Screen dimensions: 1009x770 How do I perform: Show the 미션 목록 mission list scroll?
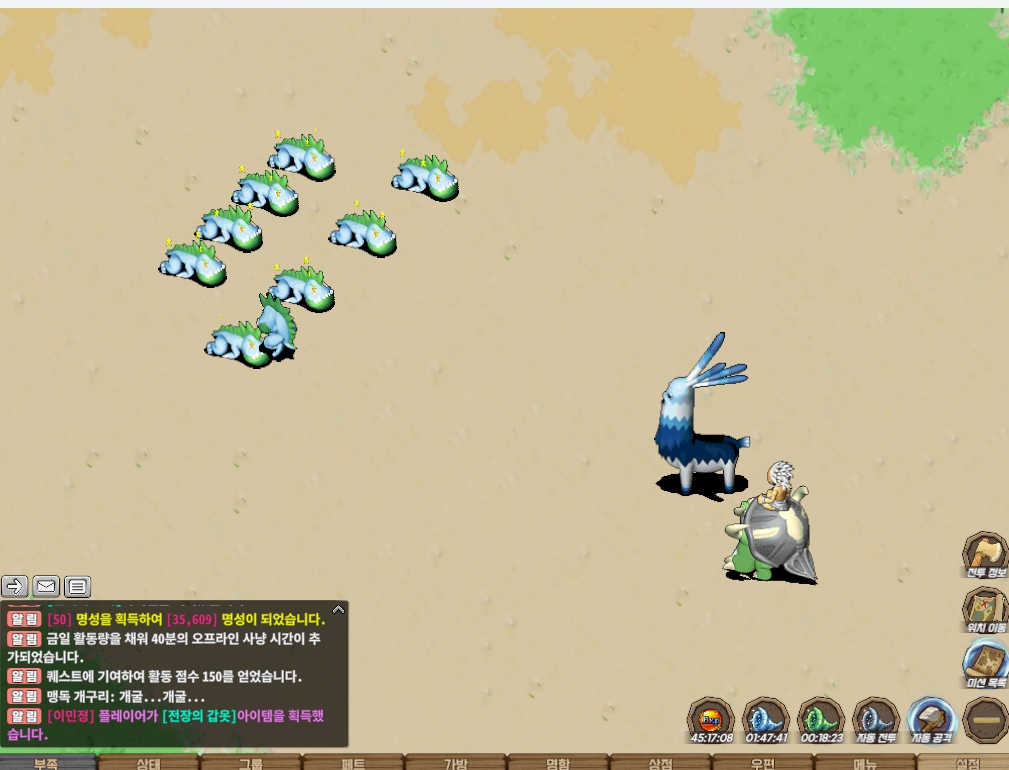[x=984, y=663]
